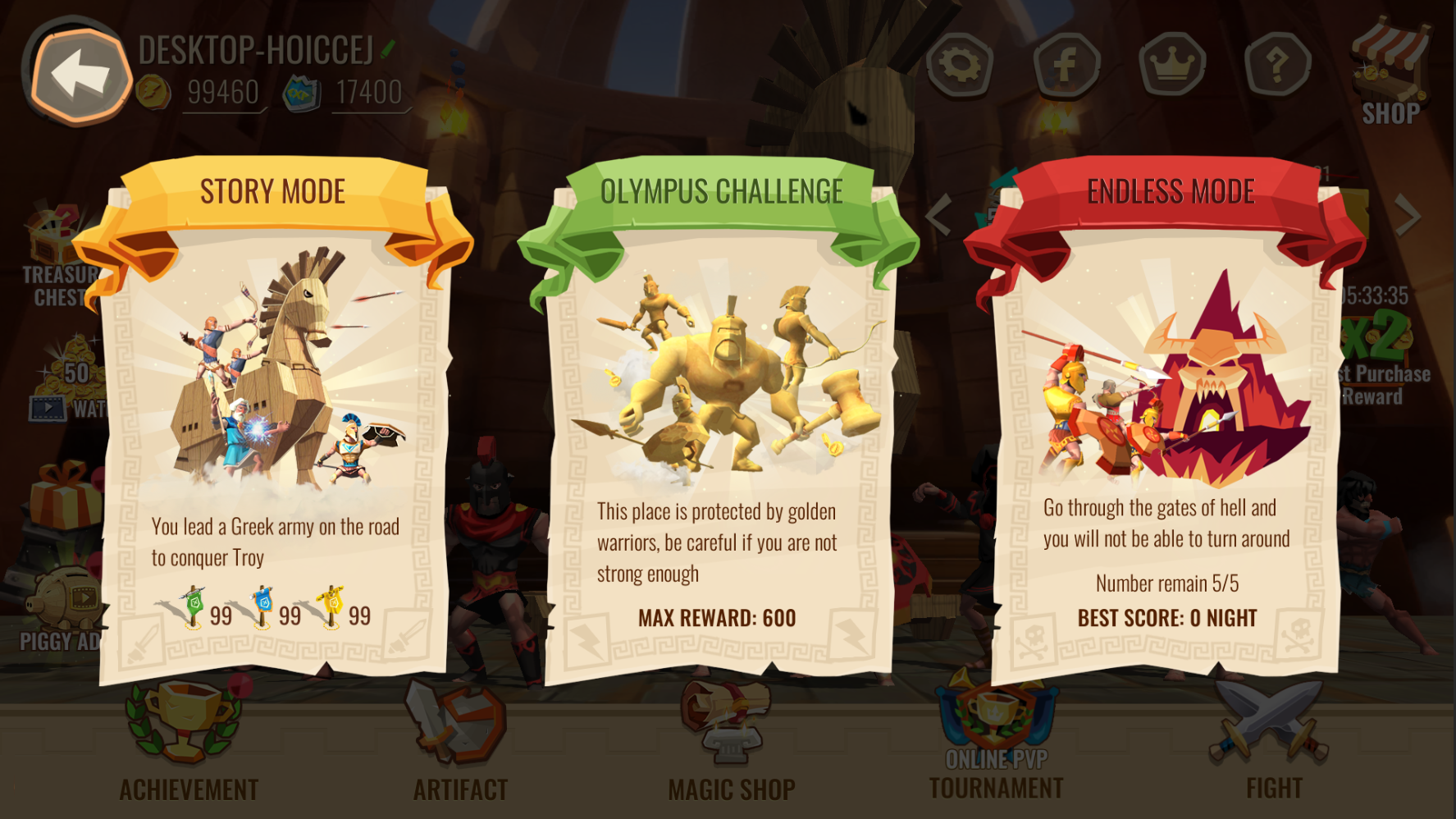Open the gear settings icon
1456x819 pixels.
960,65
